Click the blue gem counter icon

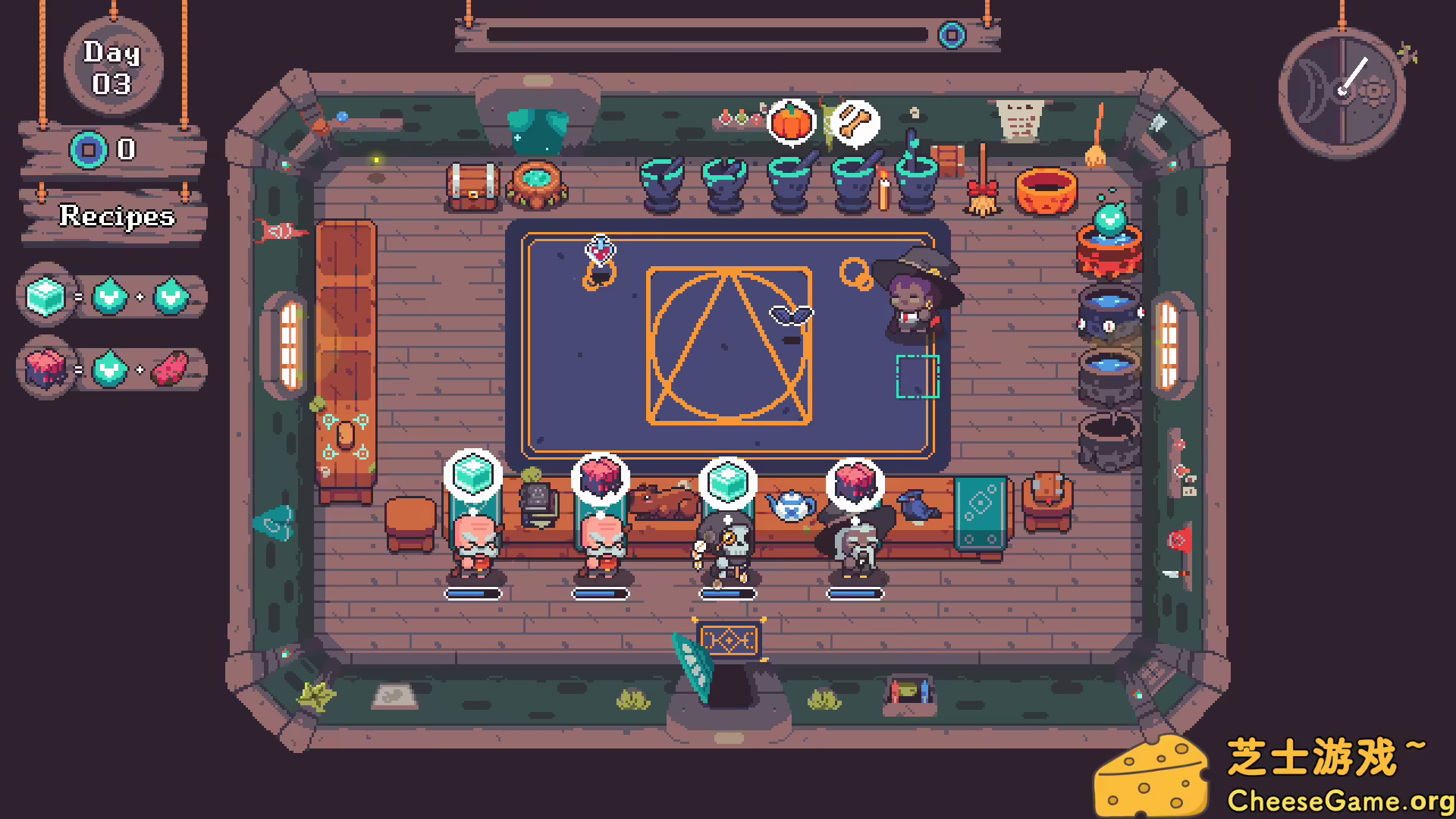(x=89, y=149)
